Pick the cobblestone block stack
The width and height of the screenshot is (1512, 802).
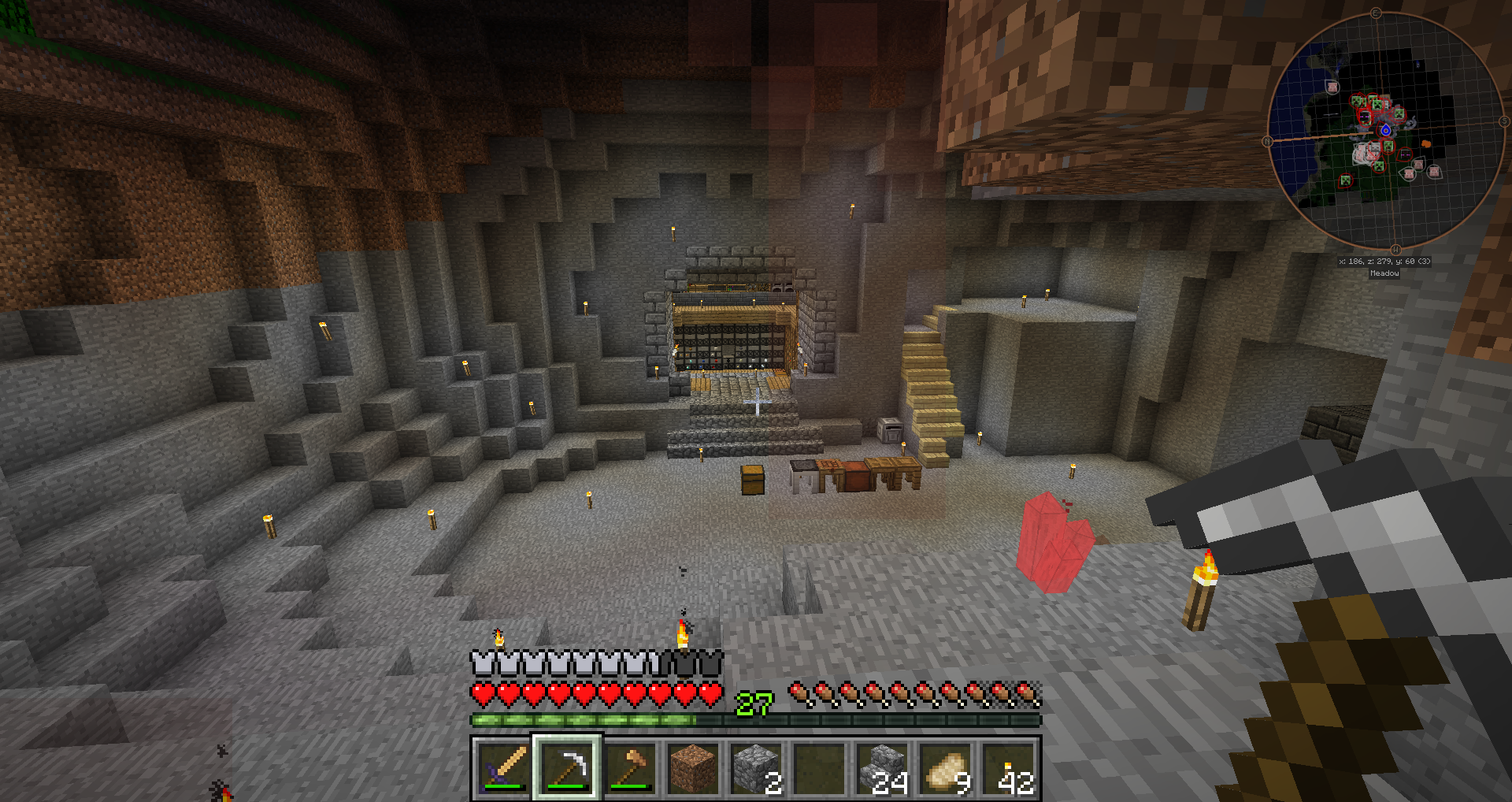(x=756, y=768)
